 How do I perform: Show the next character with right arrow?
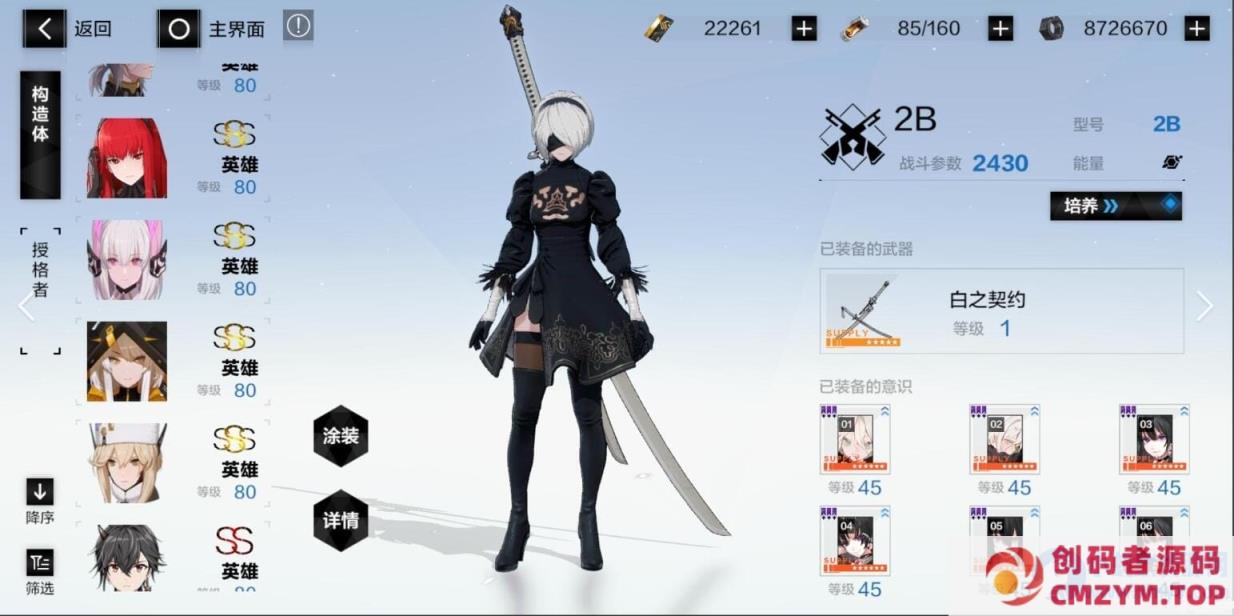pos(1204,307)
